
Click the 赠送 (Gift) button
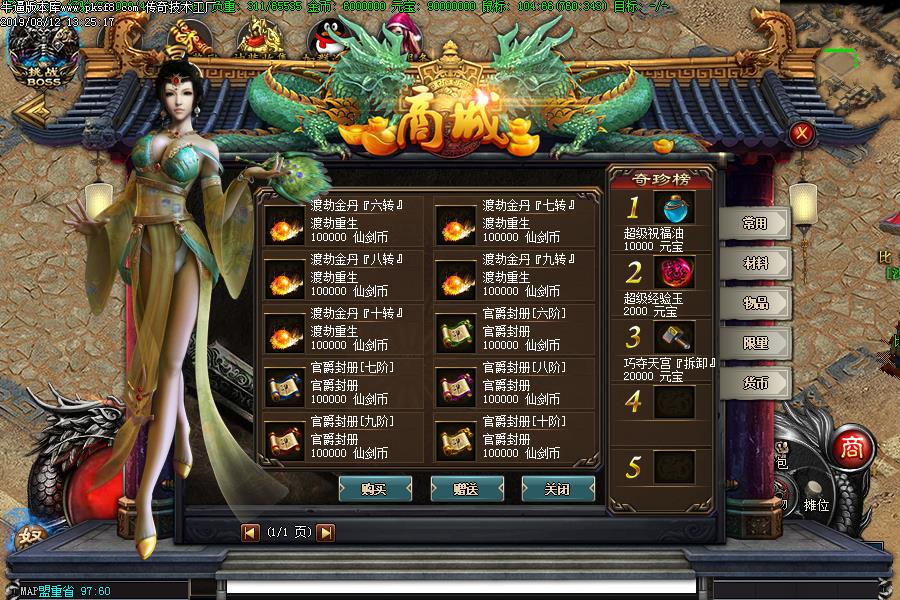(466, 489)
